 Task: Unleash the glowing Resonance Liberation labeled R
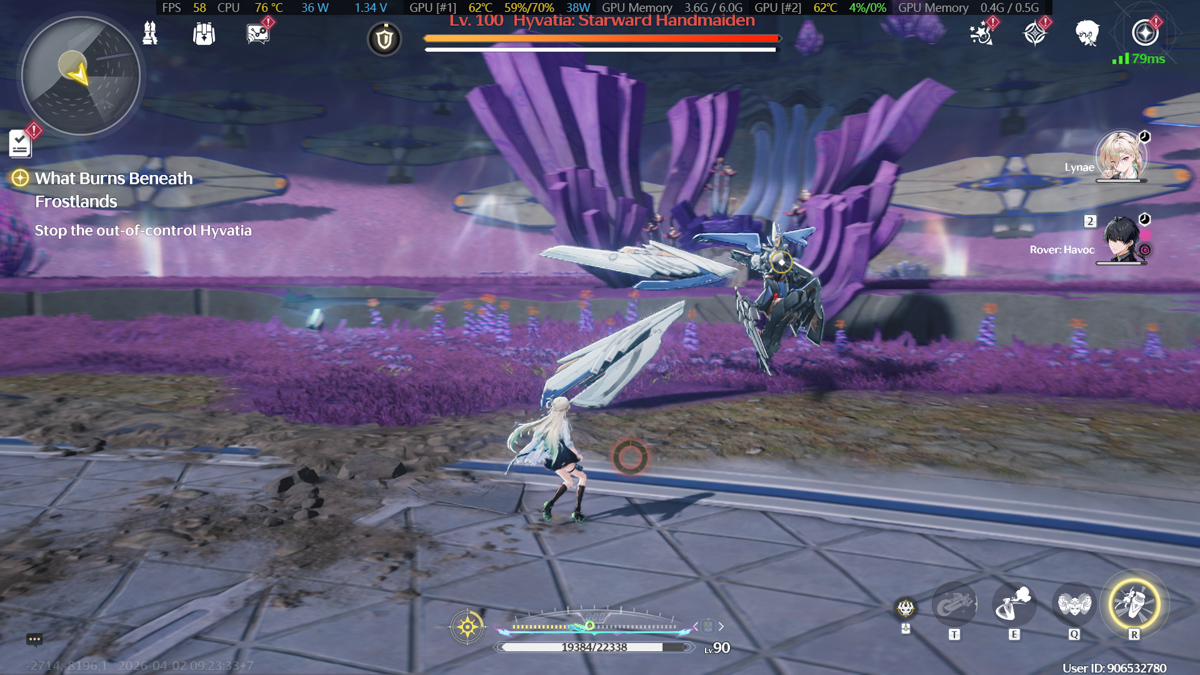click(x=1134, y=604)
